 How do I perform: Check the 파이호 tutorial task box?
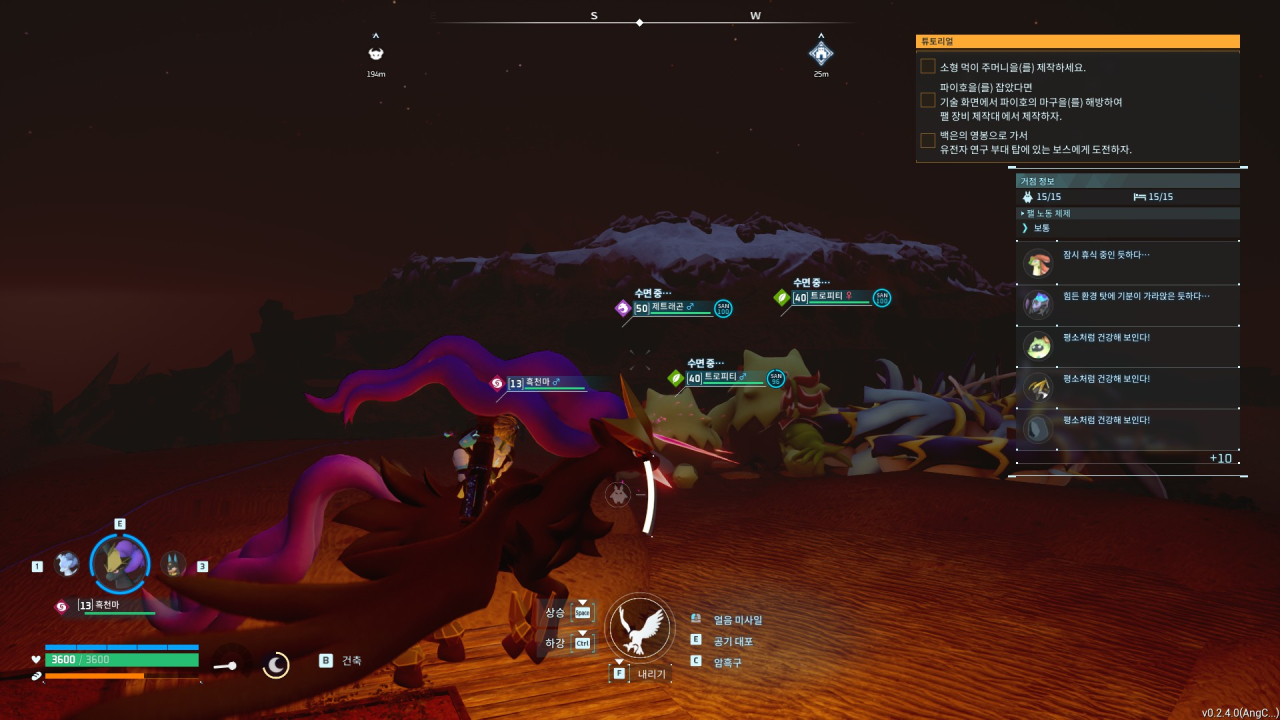(x=928, y=101)
